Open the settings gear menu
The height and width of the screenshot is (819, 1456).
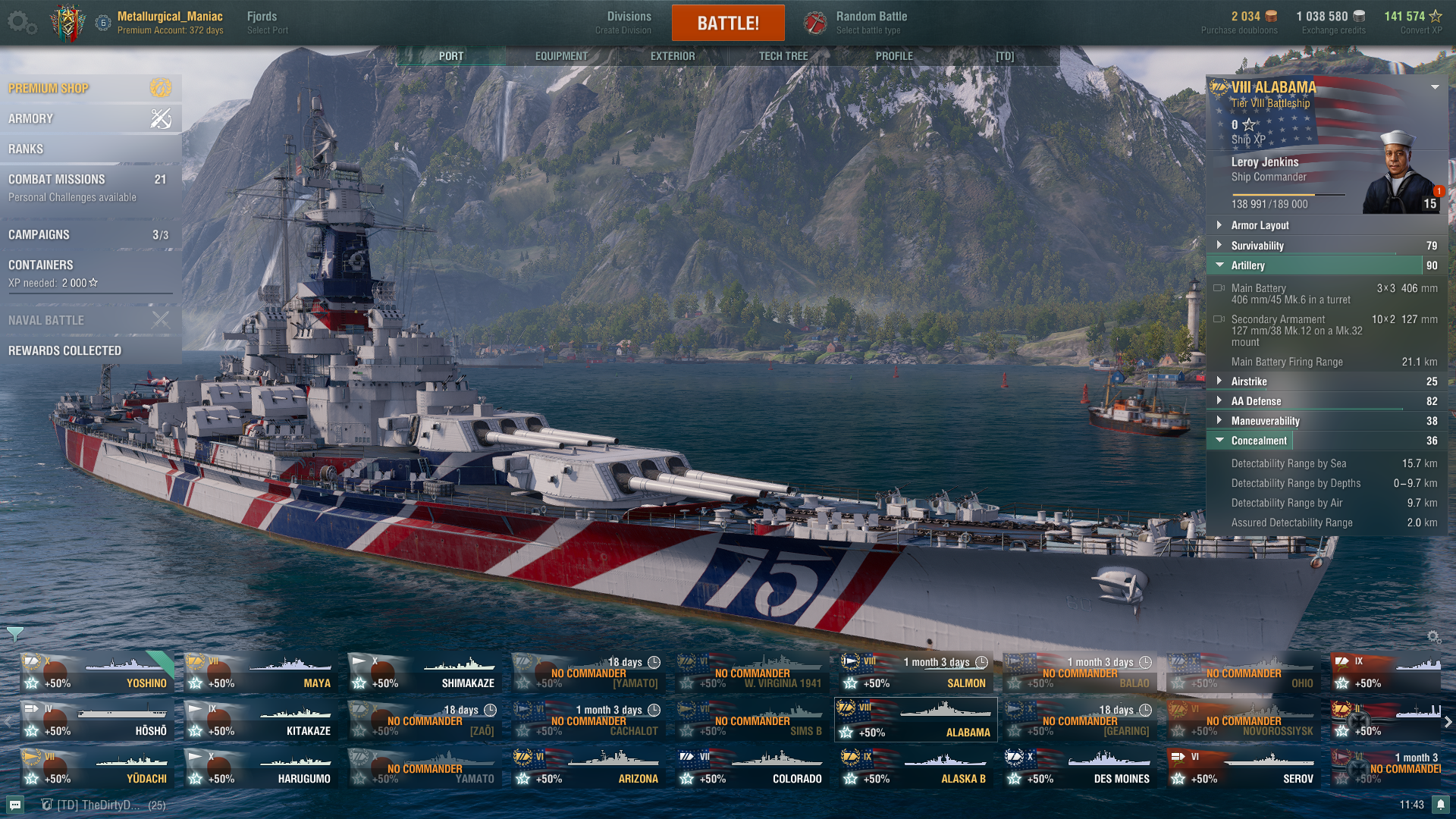click(x=20, y=23)
